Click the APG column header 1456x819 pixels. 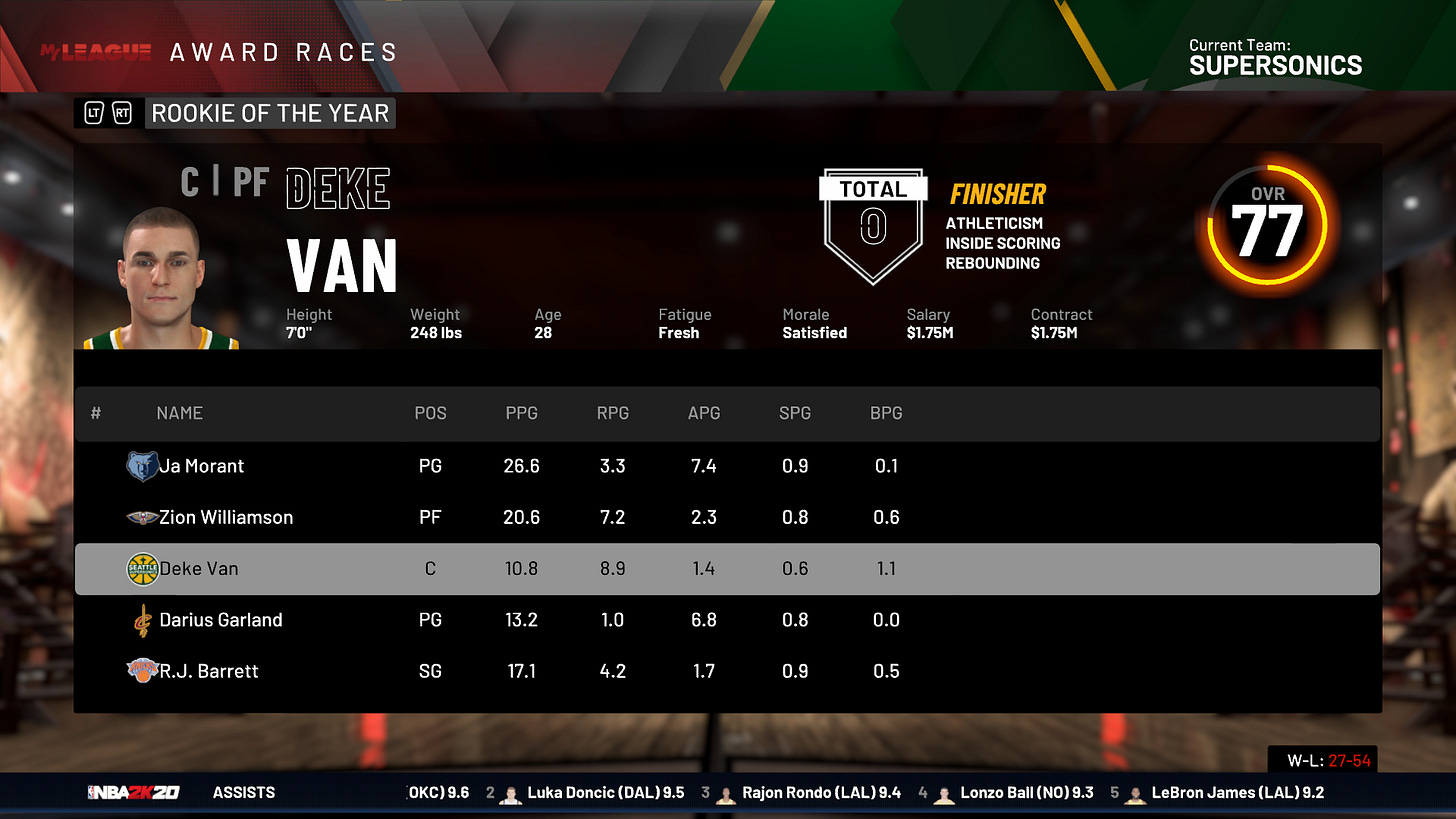pyautogui.click(x=704, y=413)
